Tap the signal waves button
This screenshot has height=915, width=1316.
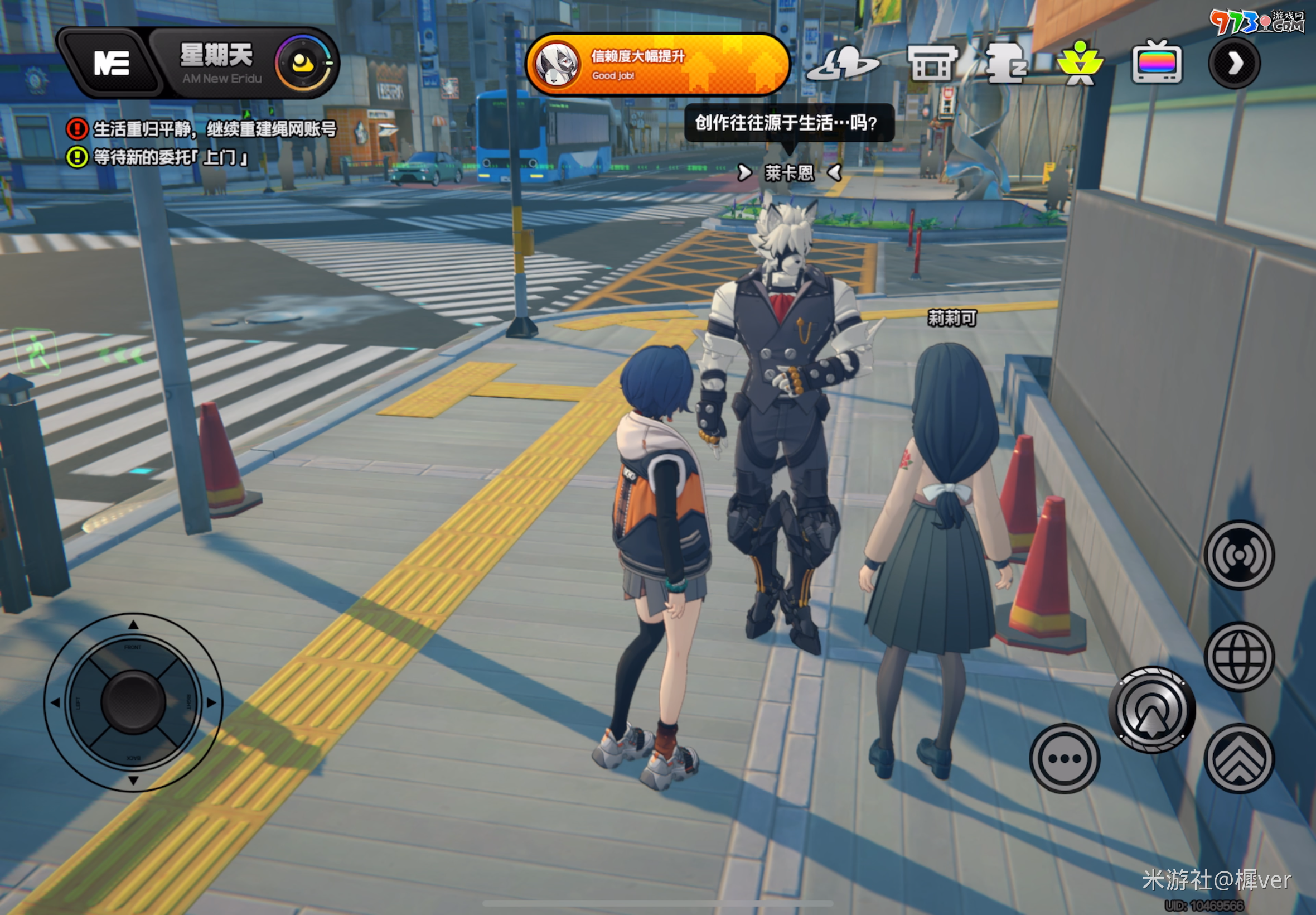click(x=1238, y=555)
